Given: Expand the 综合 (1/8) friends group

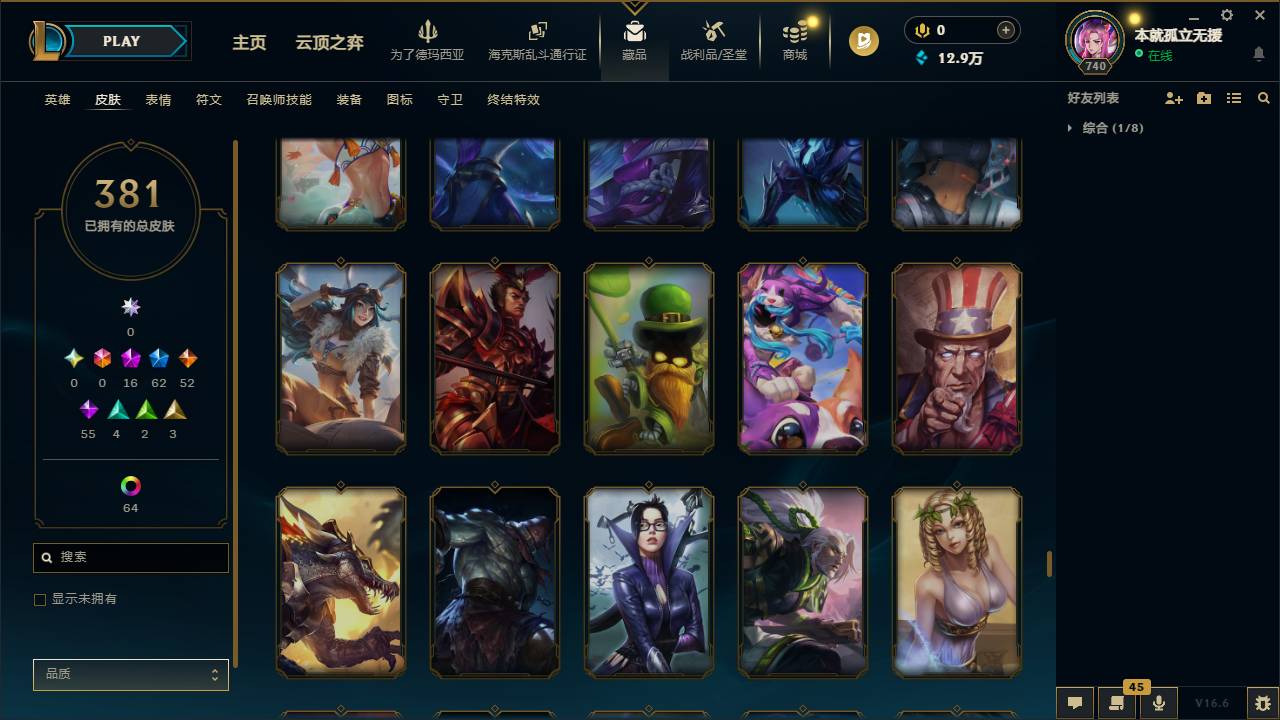Looking at the screenshot, I should [1071, 128].
